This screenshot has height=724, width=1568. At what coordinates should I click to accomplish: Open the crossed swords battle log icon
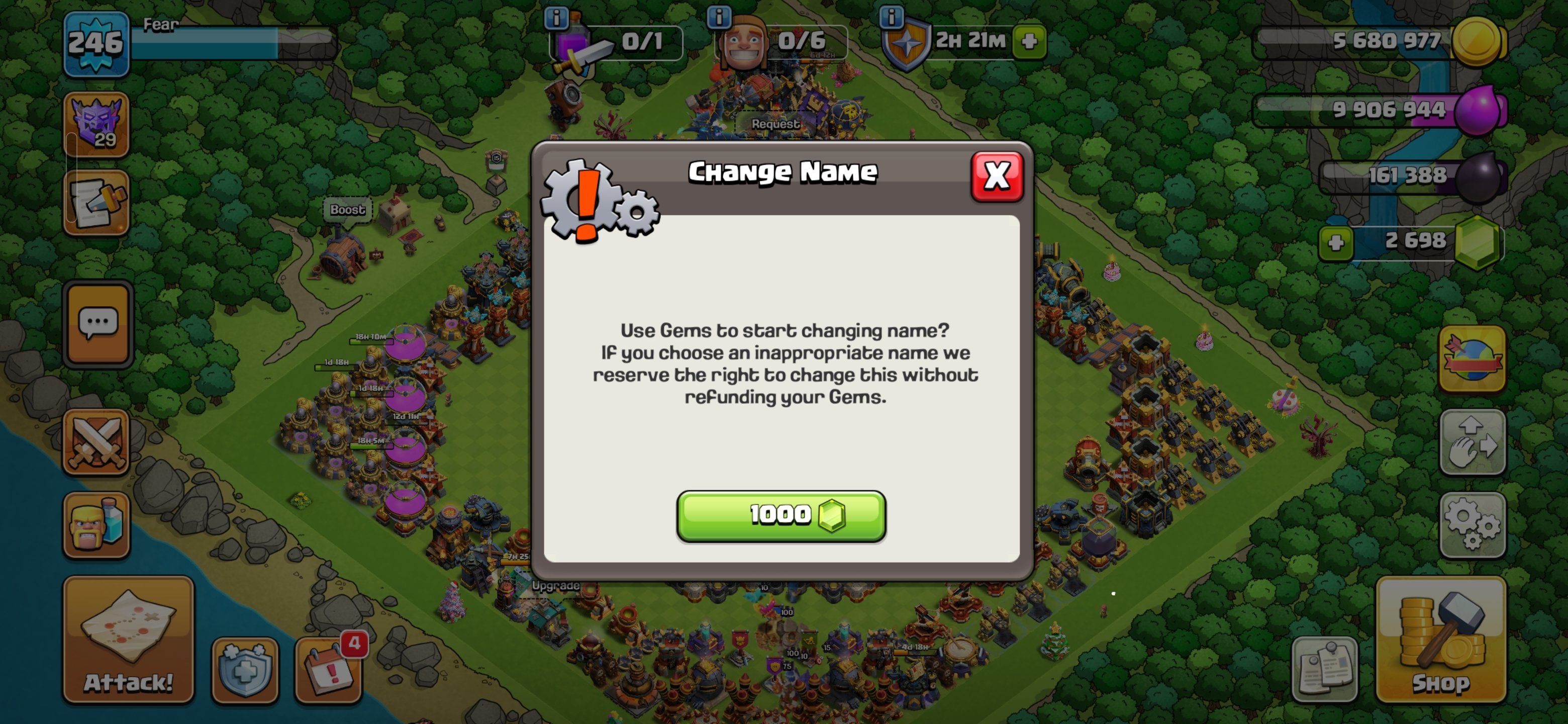coord(97,441)
